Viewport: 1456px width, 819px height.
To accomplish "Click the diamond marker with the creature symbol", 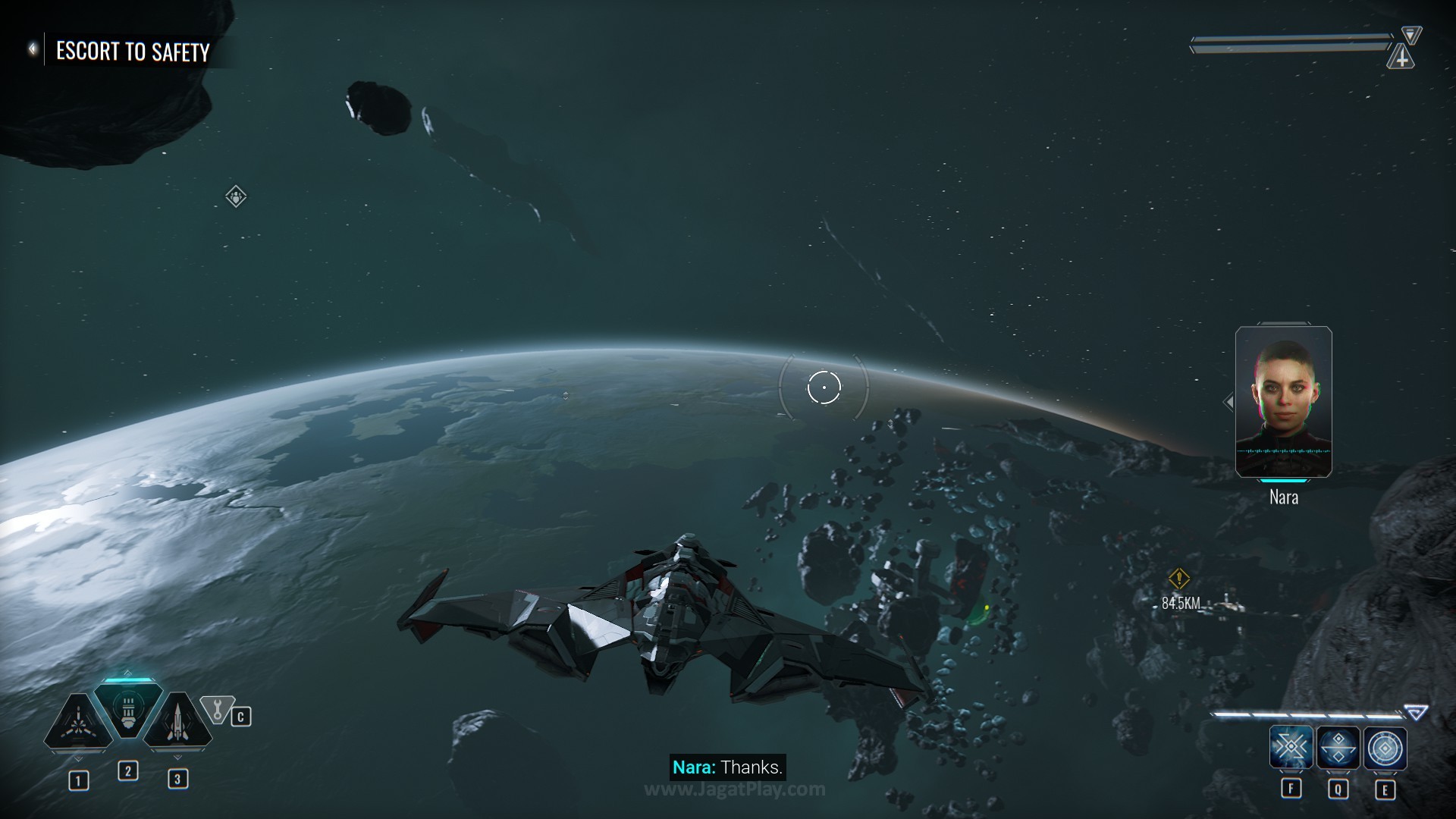I will point(236,197).
